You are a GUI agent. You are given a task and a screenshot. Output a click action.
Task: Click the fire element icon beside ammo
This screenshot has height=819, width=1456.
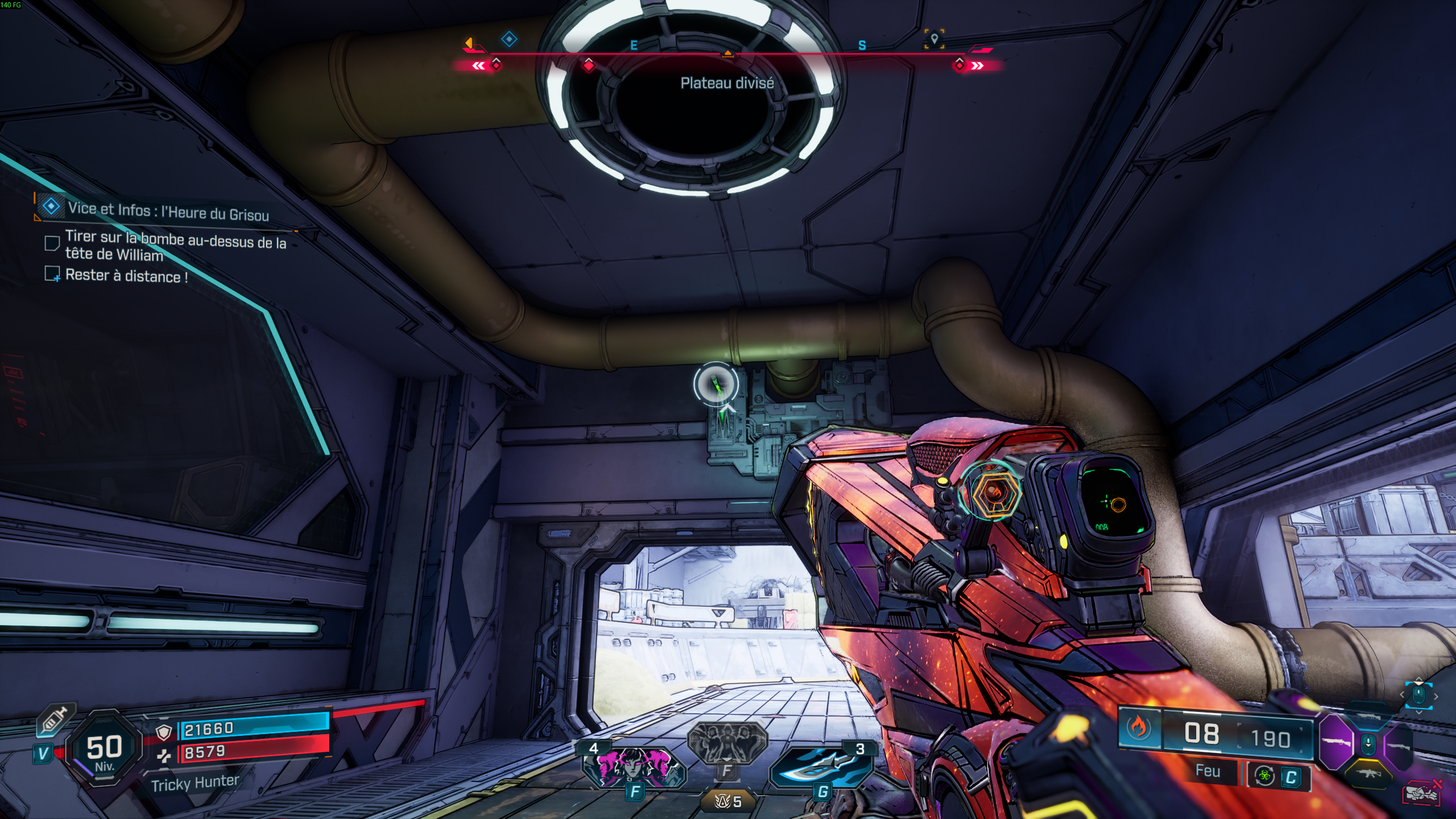click(1139, 727)
